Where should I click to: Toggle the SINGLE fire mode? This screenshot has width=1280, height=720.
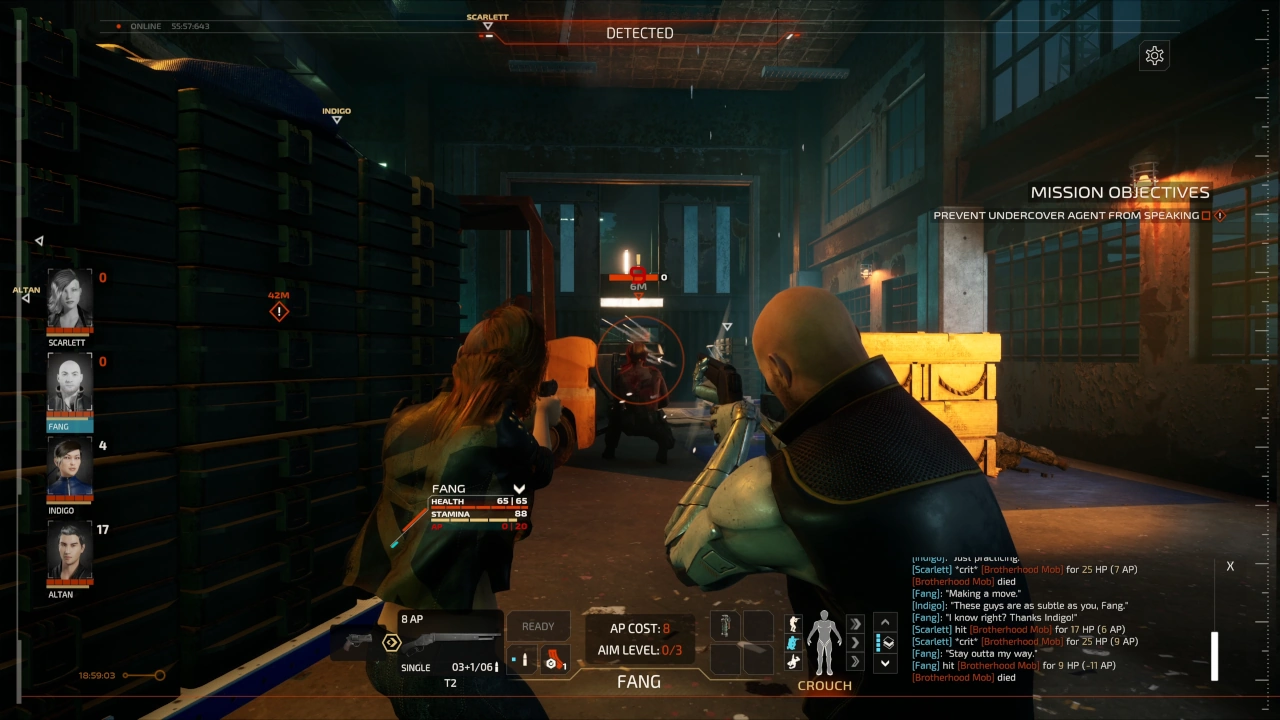tap(415, 667)
